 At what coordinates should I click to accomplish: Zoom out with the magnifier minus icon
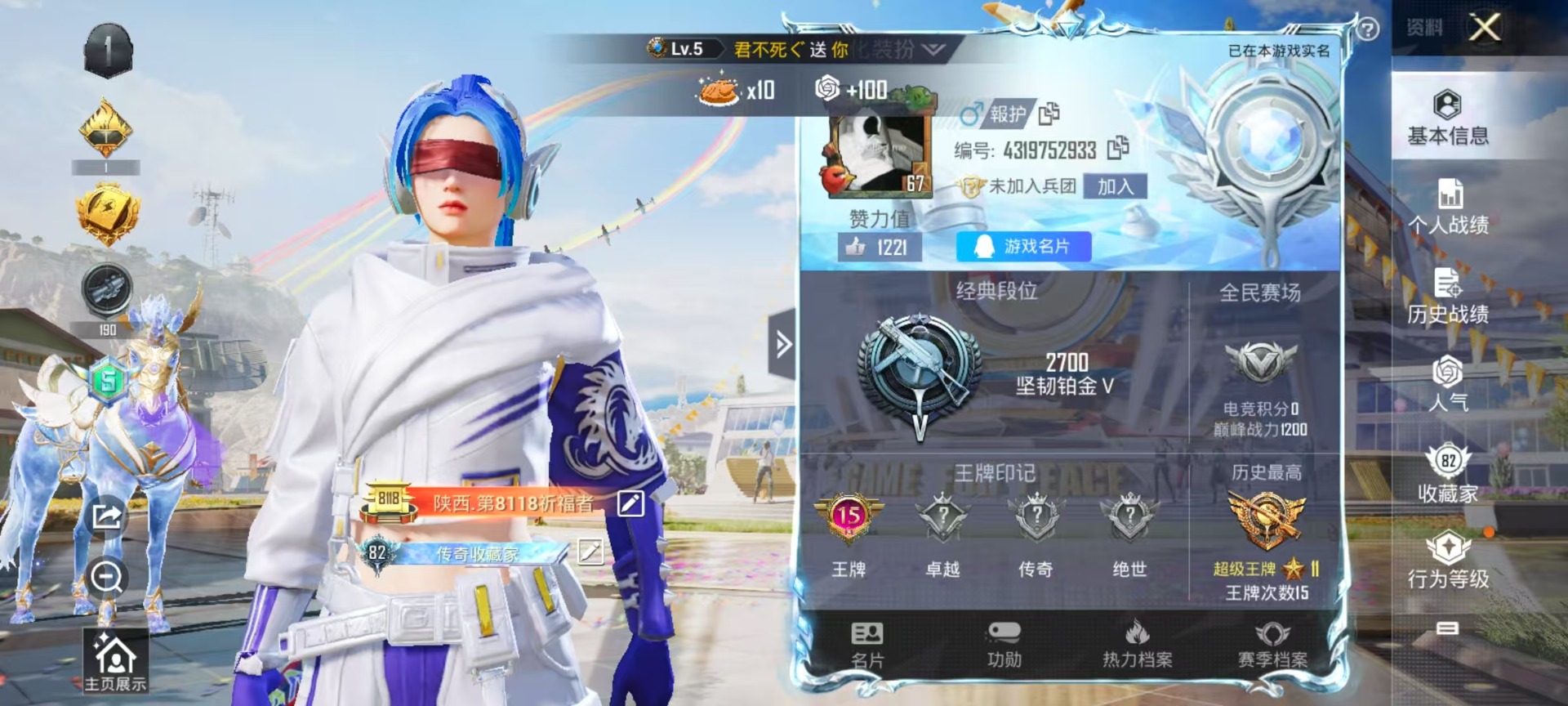pyautogui.click(x=107, y=578)
